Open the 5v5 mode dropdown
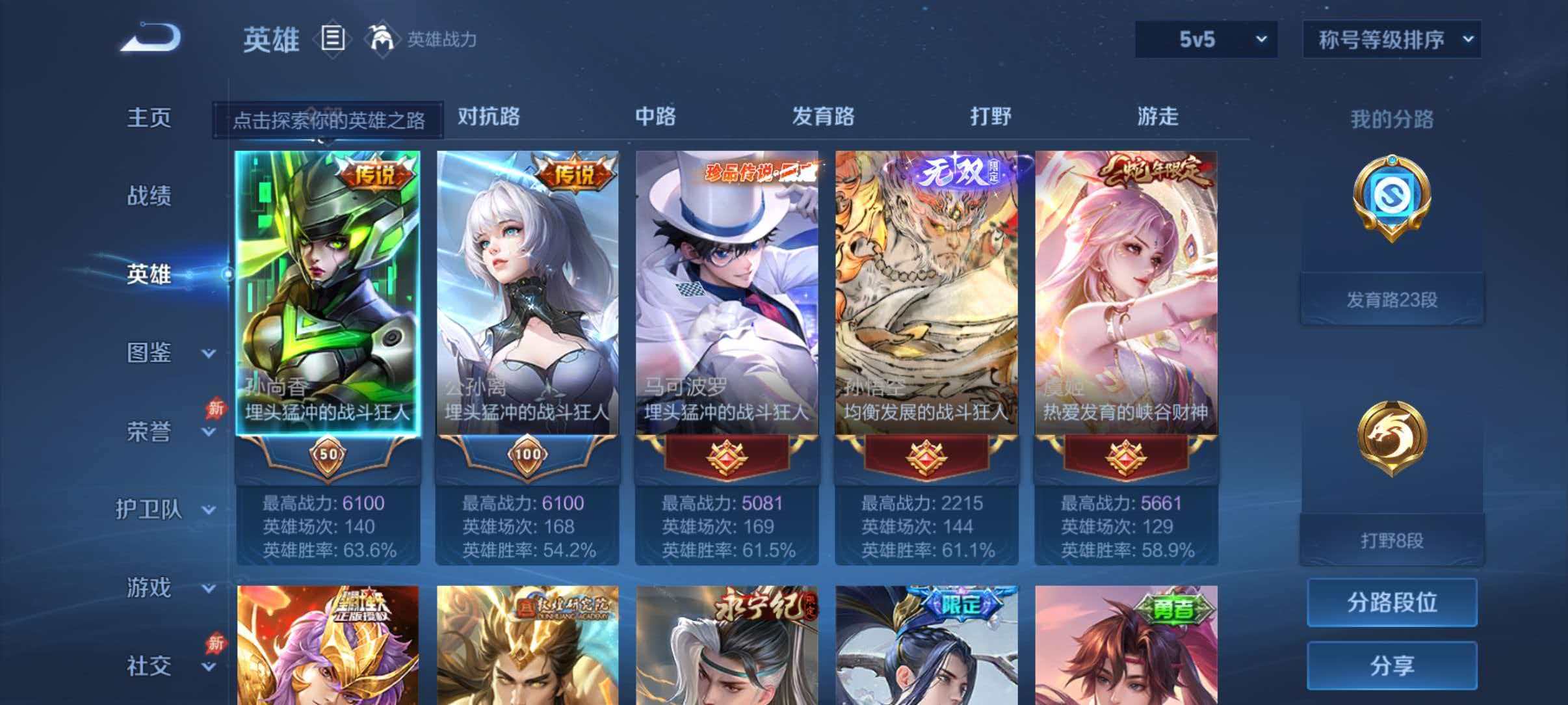 click(x=1206, y=39)
